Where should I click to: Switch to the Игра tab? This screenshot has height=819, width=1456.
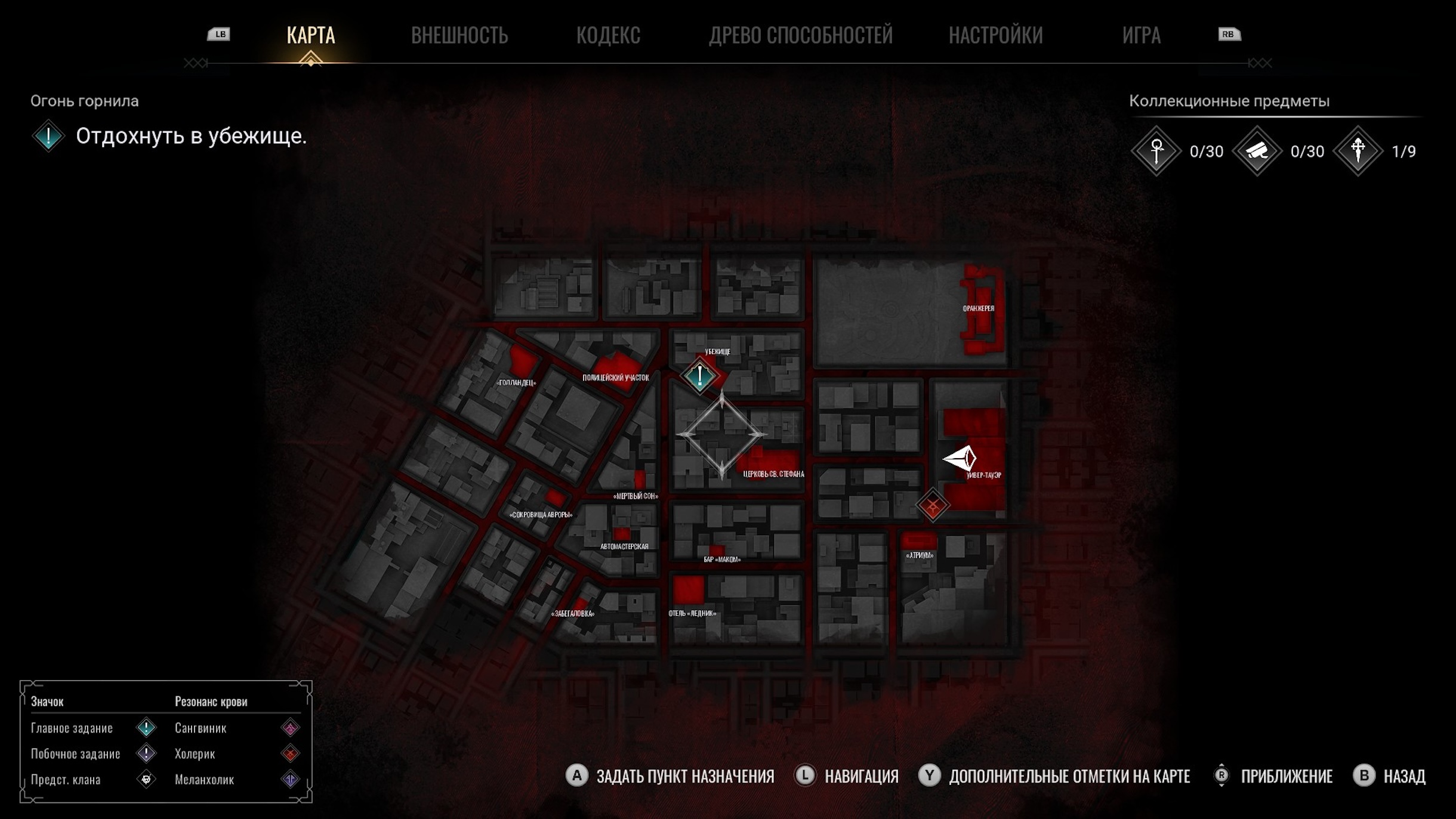[x=1141, y=35]
